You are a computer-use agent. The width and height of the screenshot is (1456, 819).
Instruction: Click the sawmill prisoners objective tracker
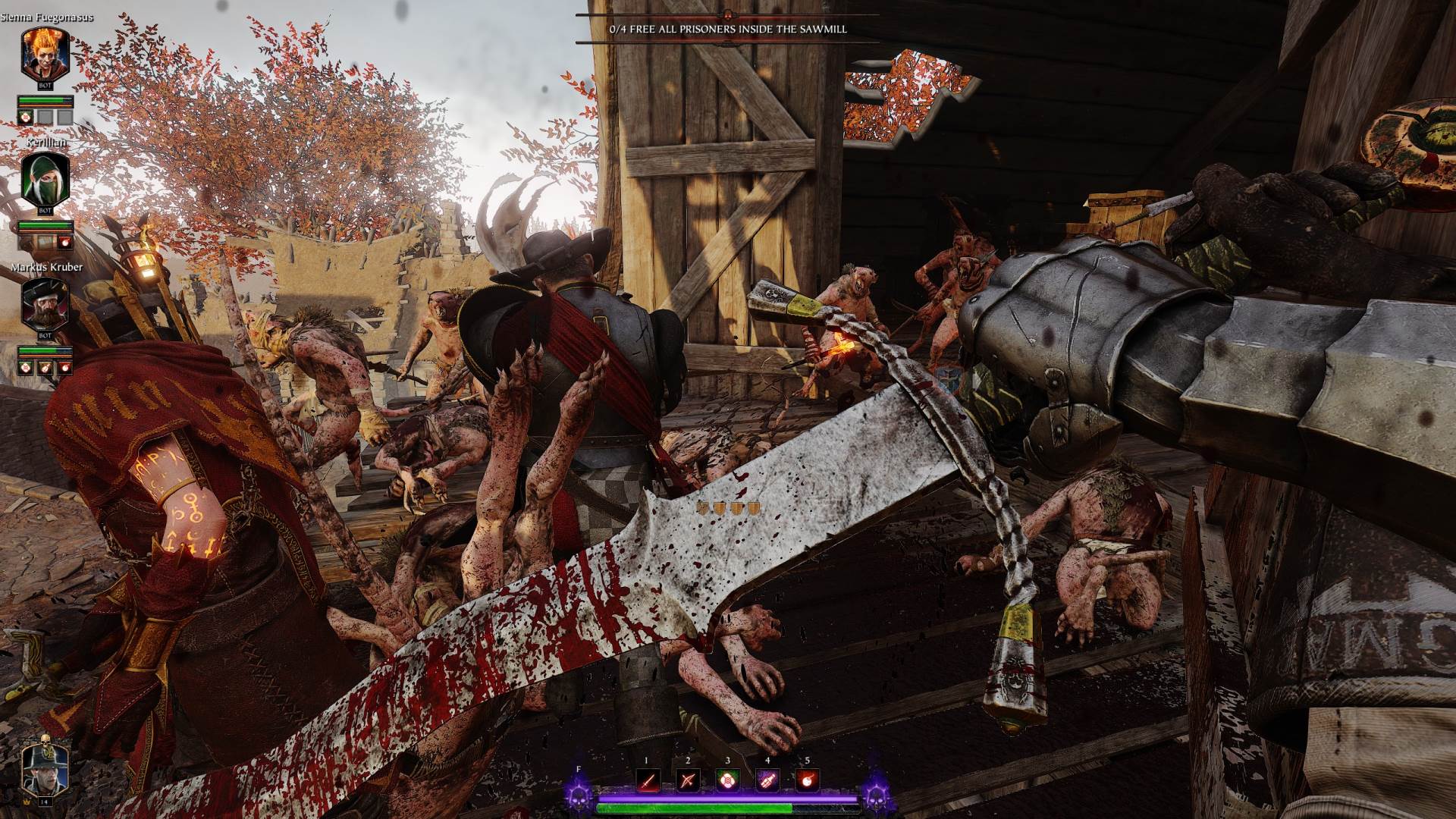click(728, 29)
